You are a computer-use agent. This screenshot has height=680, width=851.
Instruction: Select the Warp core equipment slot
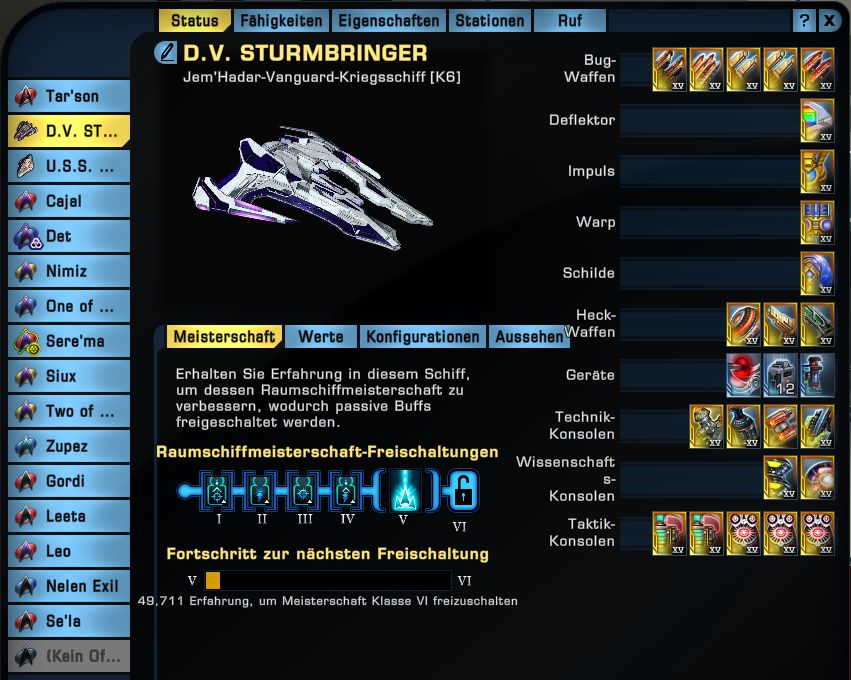pyautogui.click(x=817, y=223)
